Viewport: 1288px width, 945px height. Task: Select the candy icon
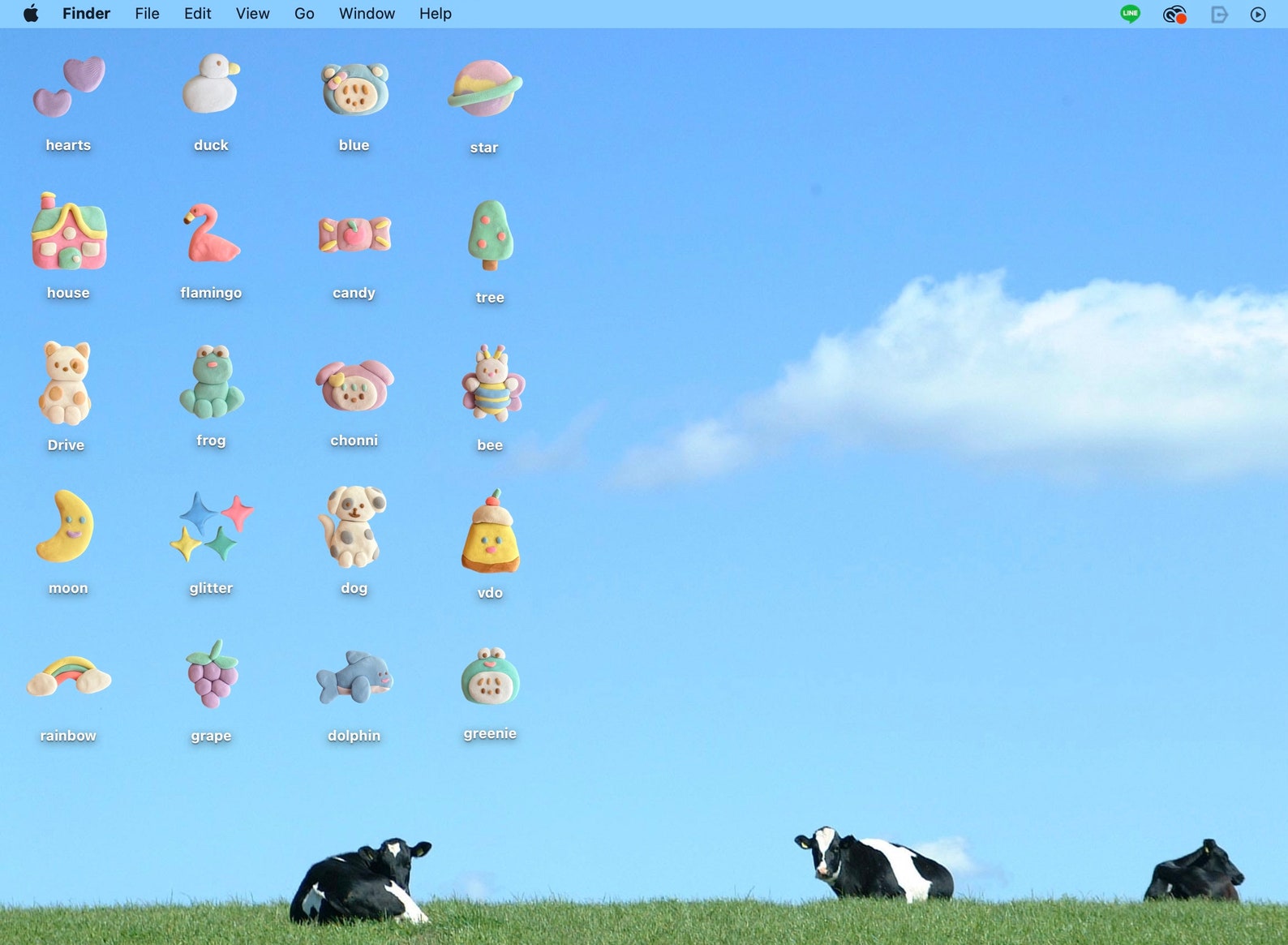[354, 234]
